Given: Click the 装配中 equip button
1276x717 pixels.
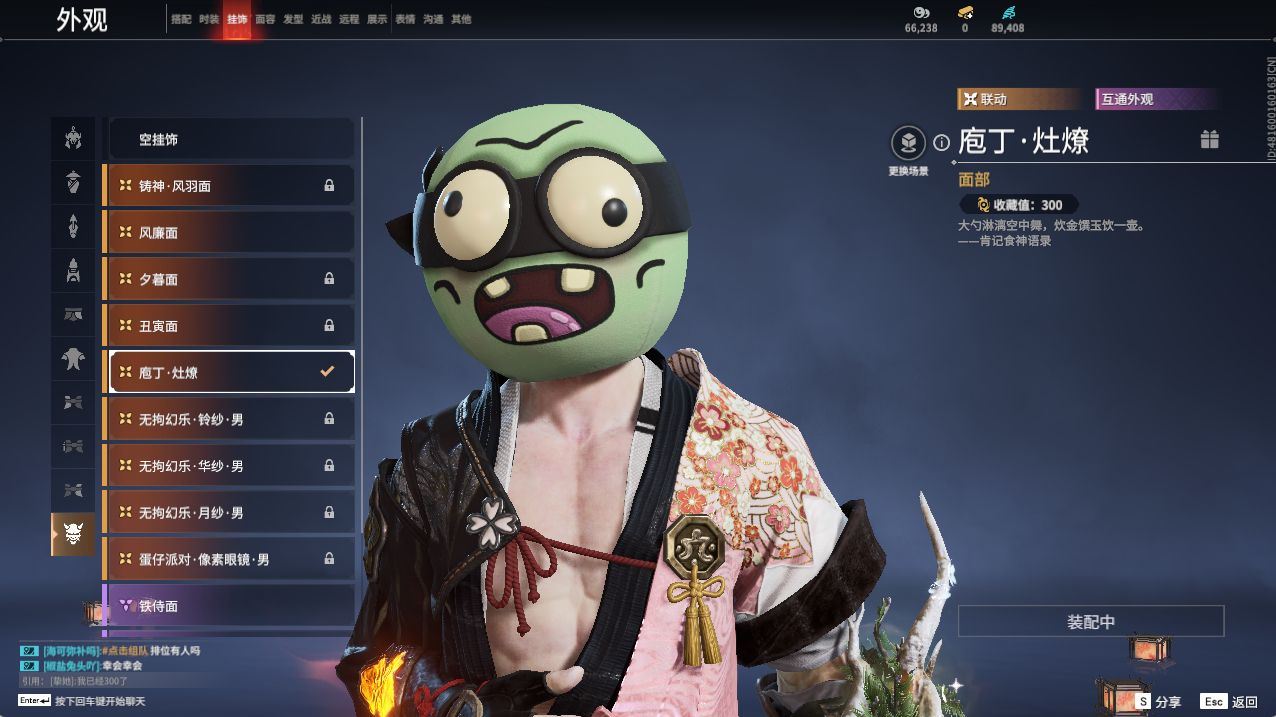Looking at the screenshot, I should click(x=1090, y=622).
